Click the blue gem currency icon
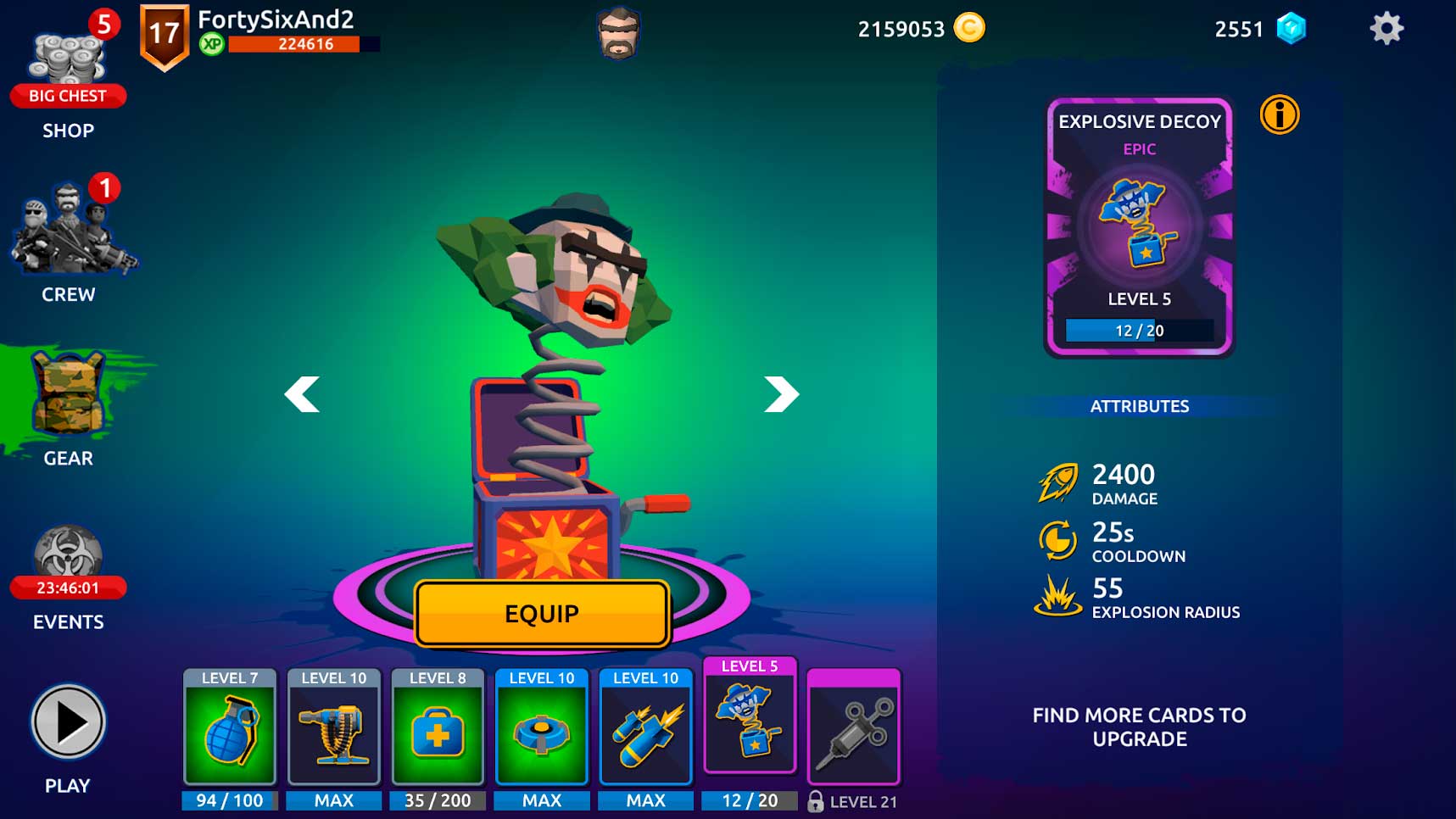The image size is (1456, 819). 1291,29
